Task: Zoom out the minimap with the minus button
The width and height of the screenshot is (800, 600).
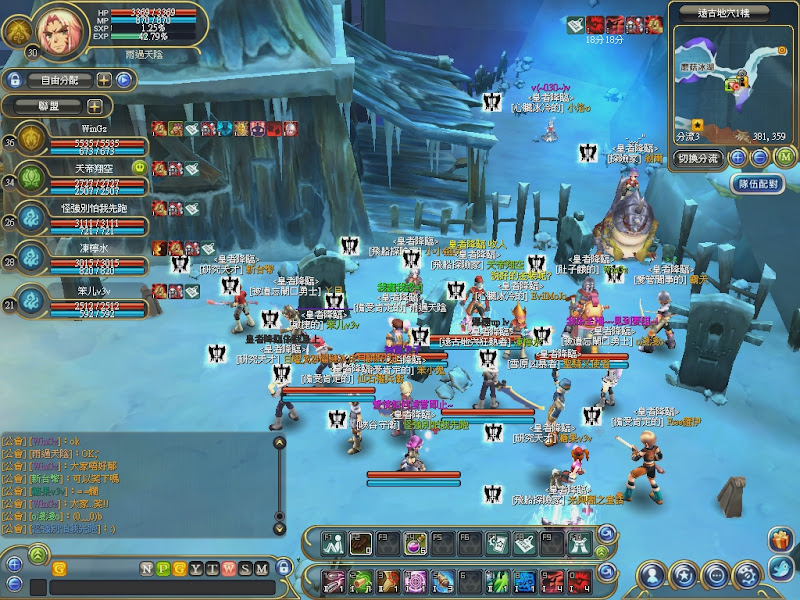Action: pyautogui.click(x=760, y=157)
